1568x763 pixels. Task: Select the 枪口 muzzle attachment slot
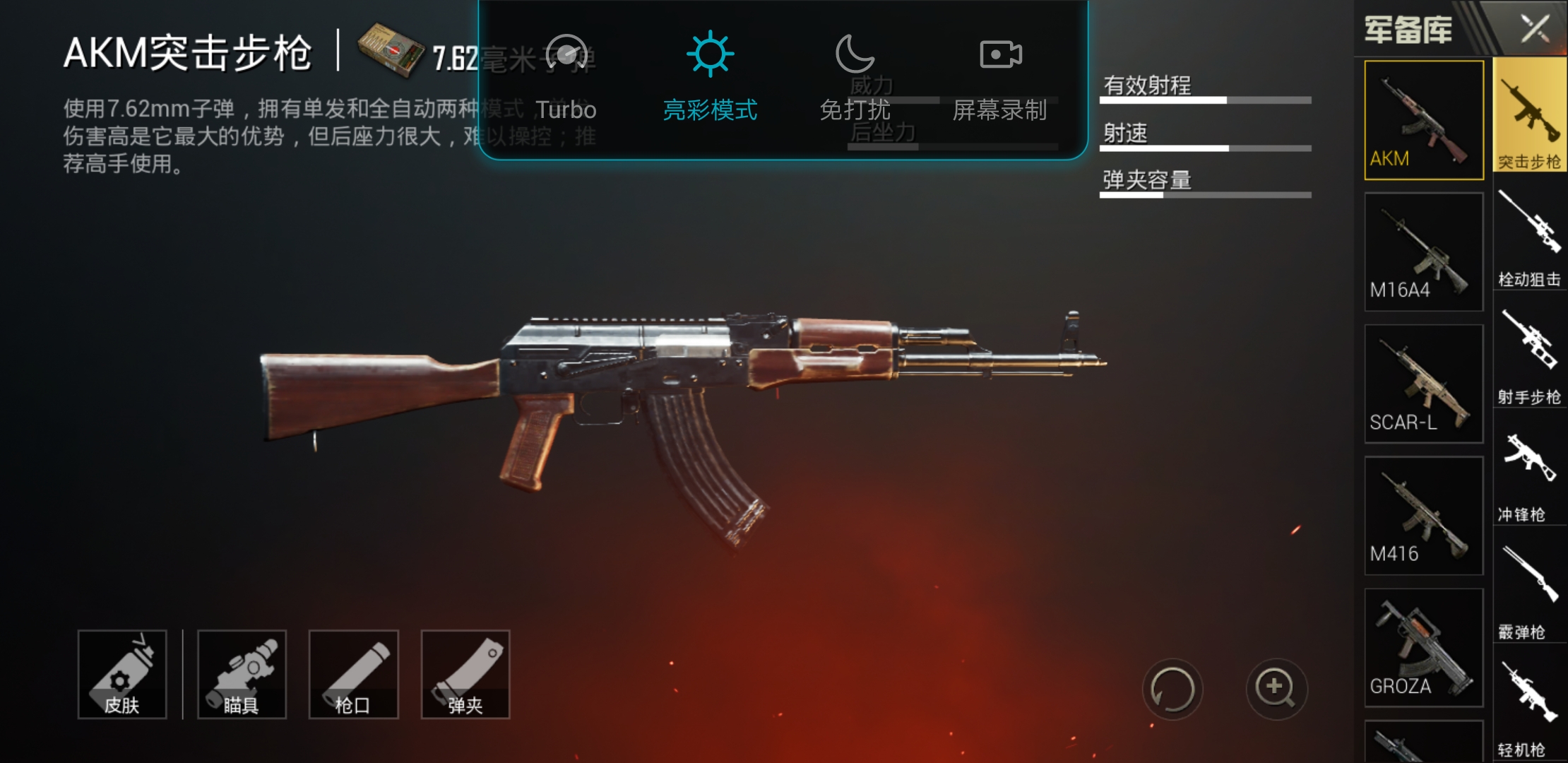click(353, 674)
